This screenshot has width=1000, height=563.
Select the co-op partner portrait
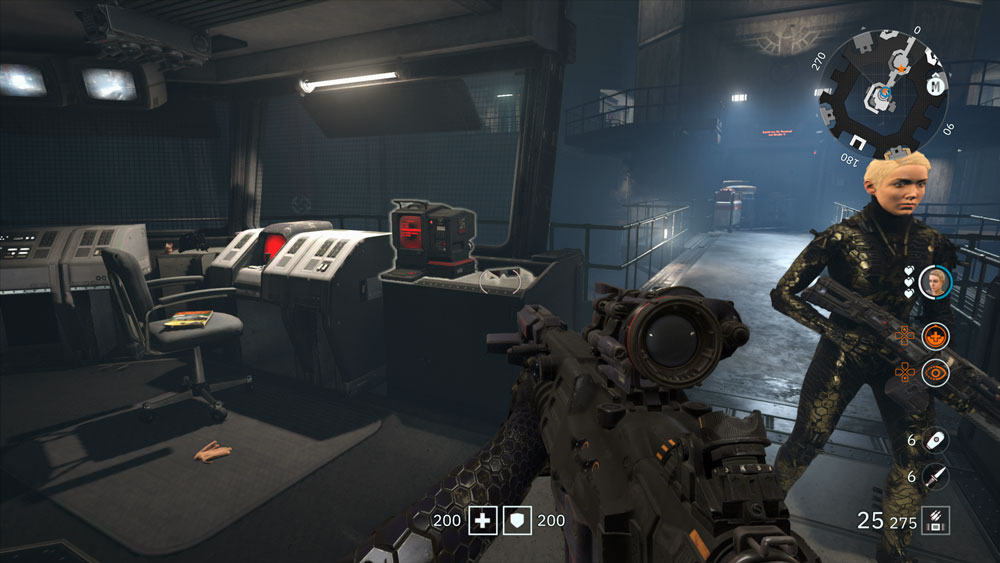tap(936, 284)
